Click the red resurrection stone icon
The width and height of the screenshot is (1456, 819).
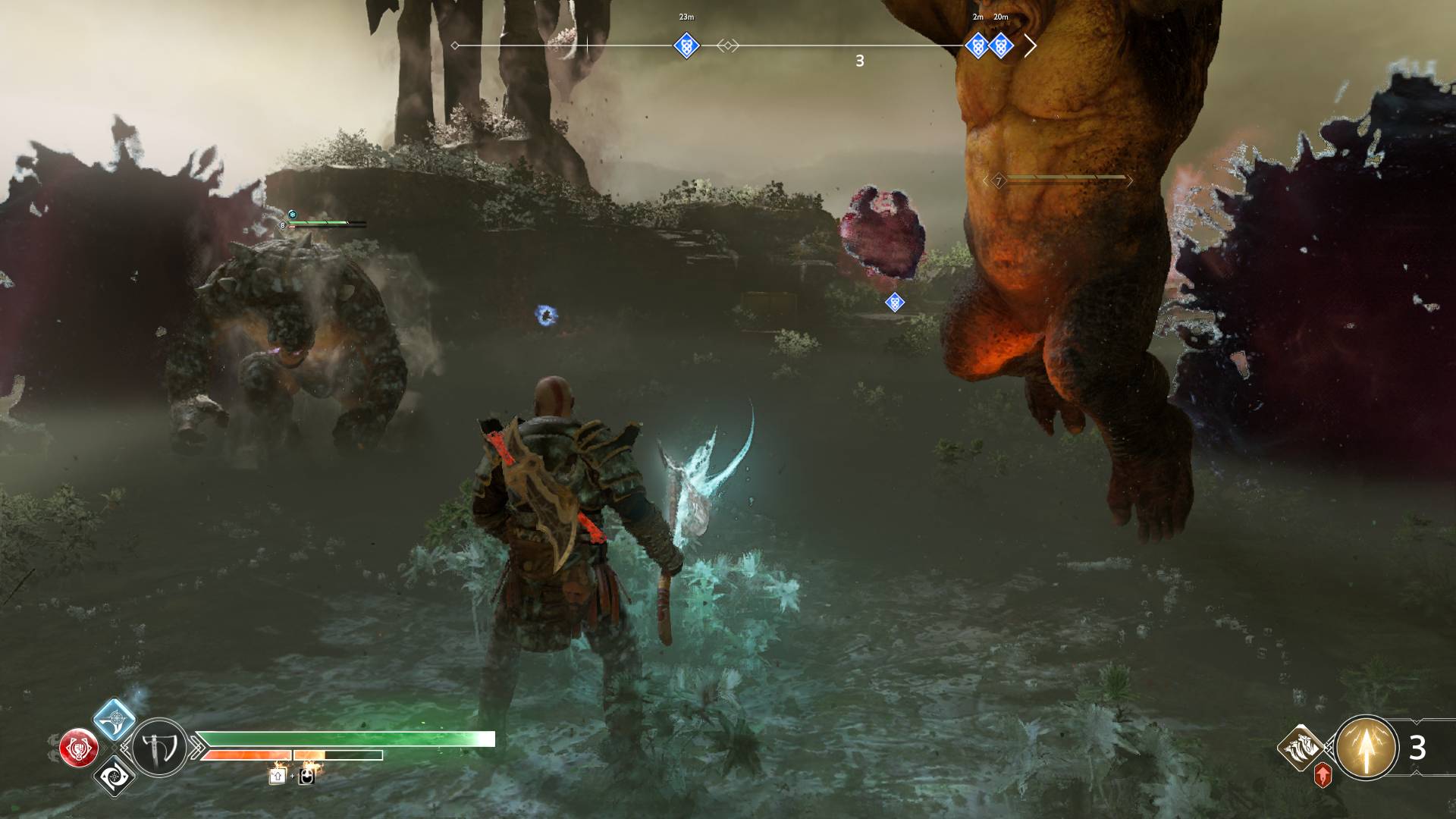coord(1323,775)
